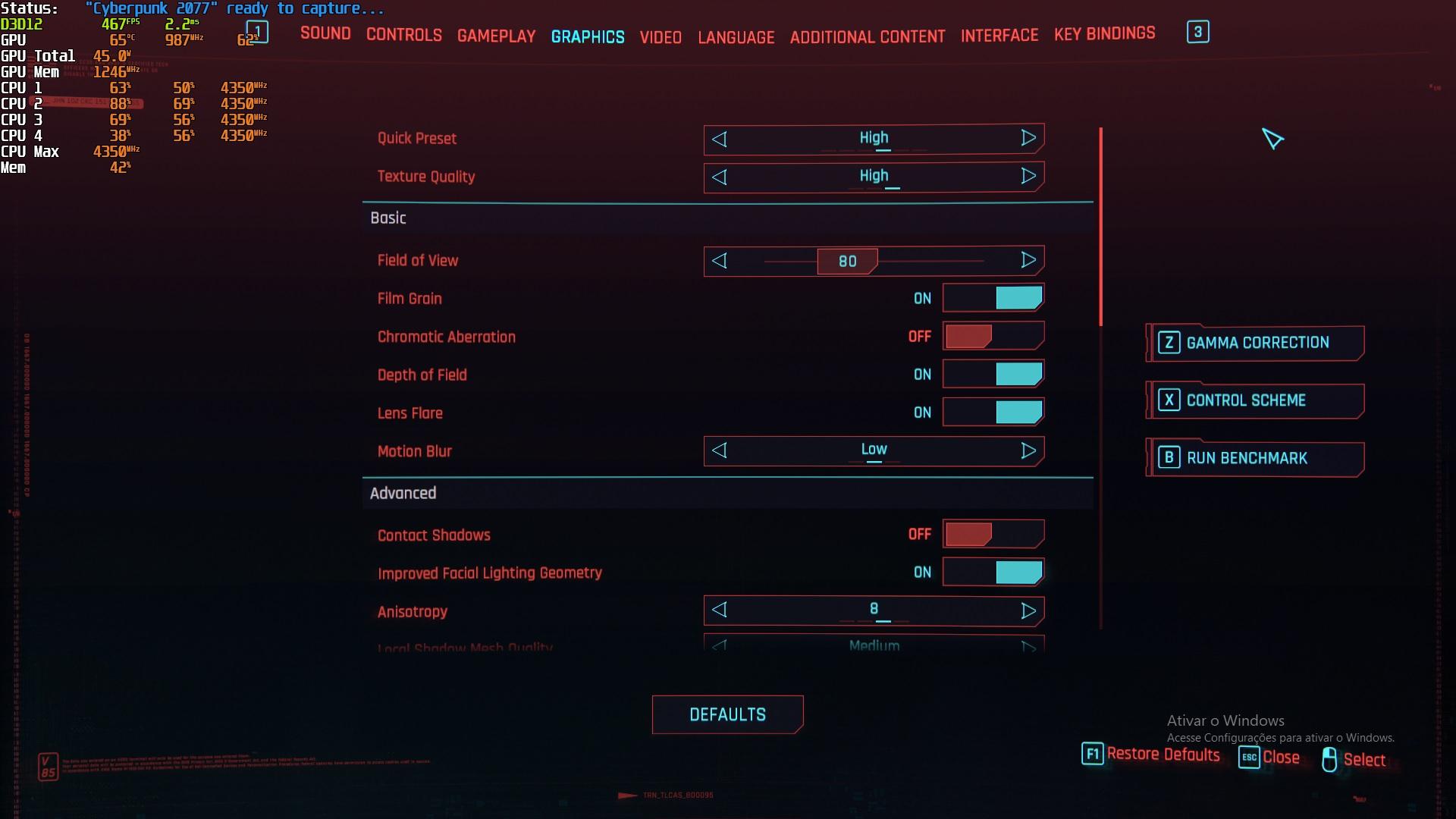Click the right arrow on Motion Blur
This screenshot has width=1456, height=819.
1029,450
